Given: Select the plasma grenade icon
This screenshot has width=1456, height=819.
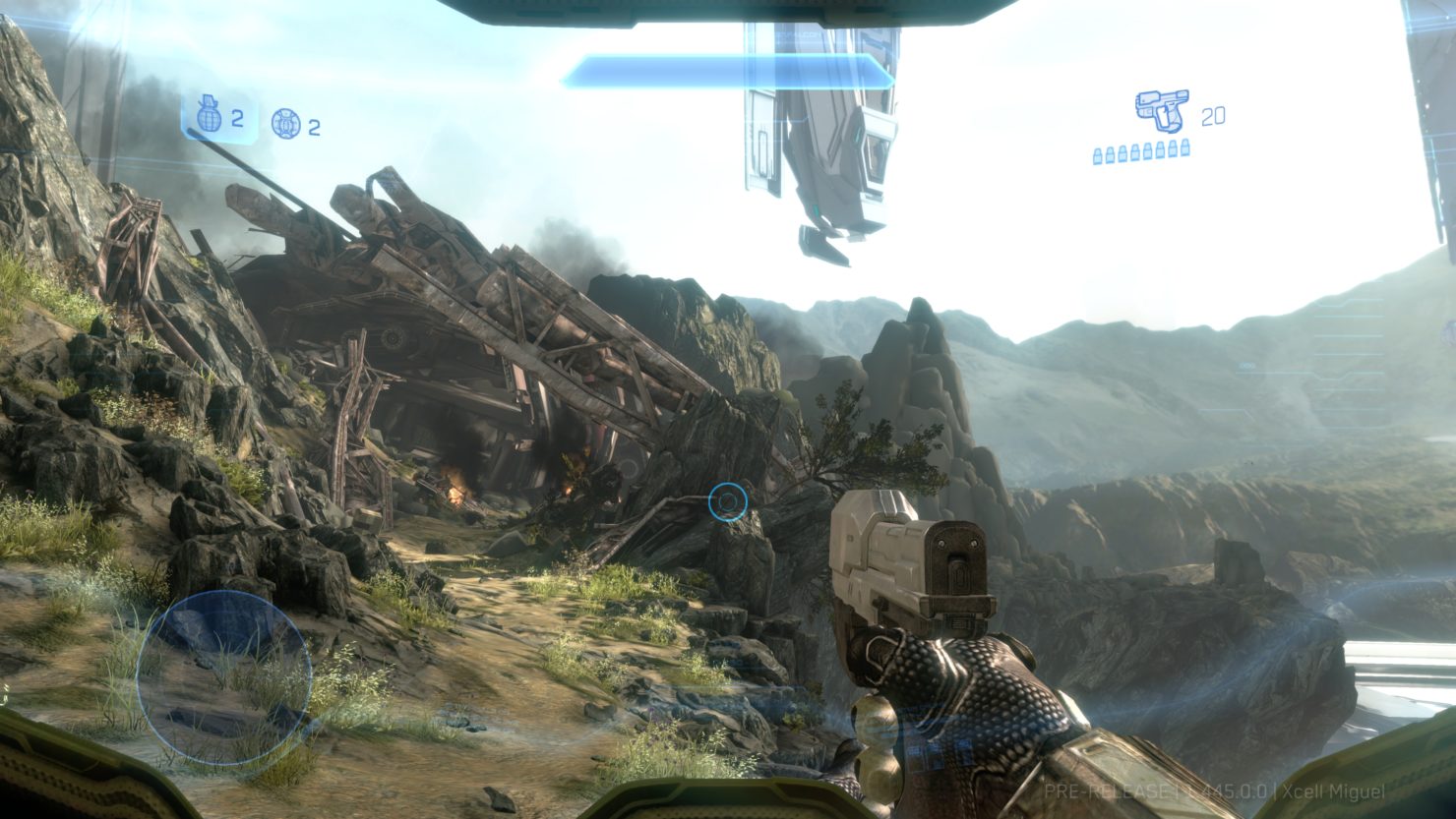Looking at the screenshot, I should point(285,124).
